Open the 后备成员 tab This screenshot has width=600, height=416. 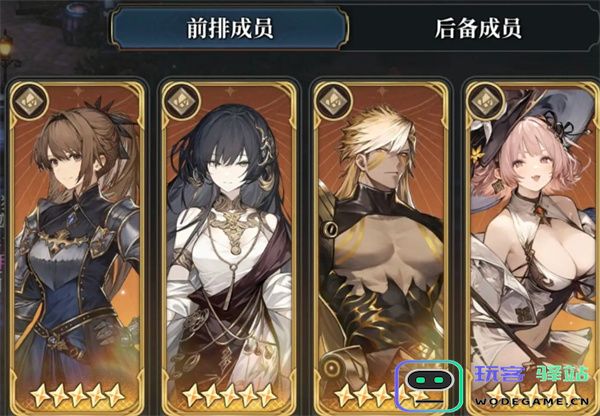pyautogui.click(x=478, y=28)
